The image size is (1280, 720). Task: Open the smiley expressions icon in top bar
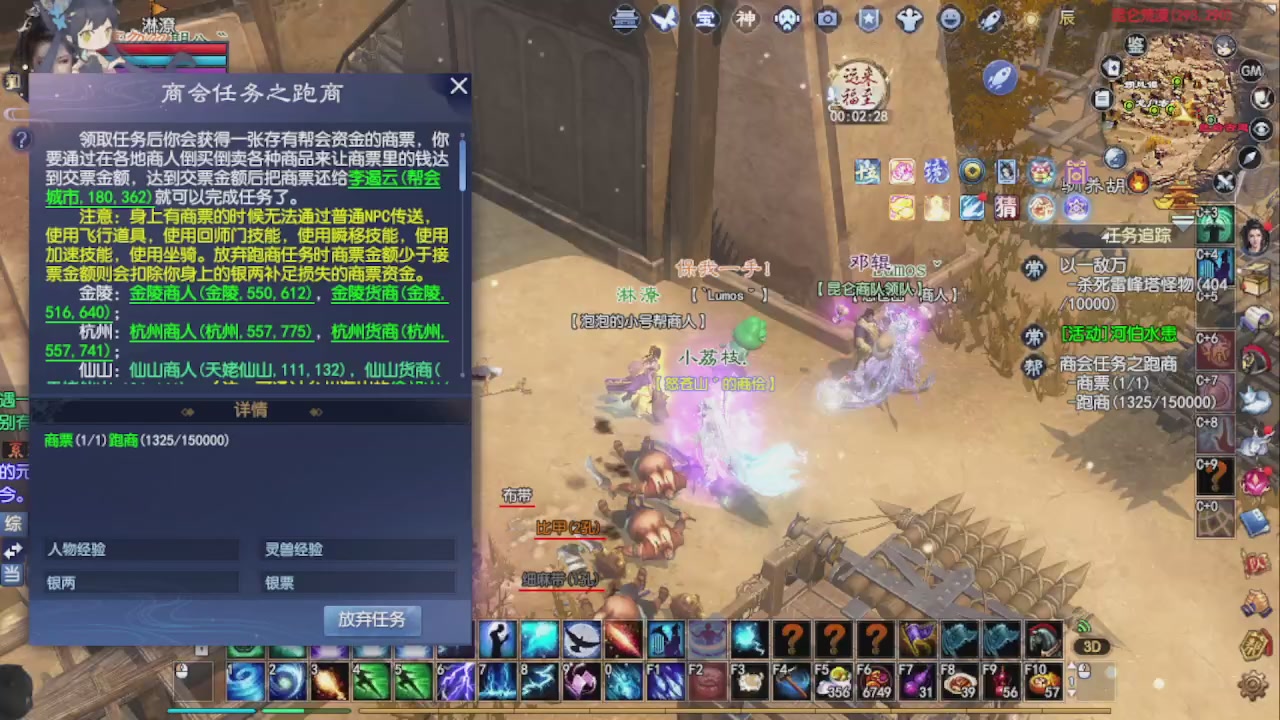pyautogui.click(x=950, y=19)
